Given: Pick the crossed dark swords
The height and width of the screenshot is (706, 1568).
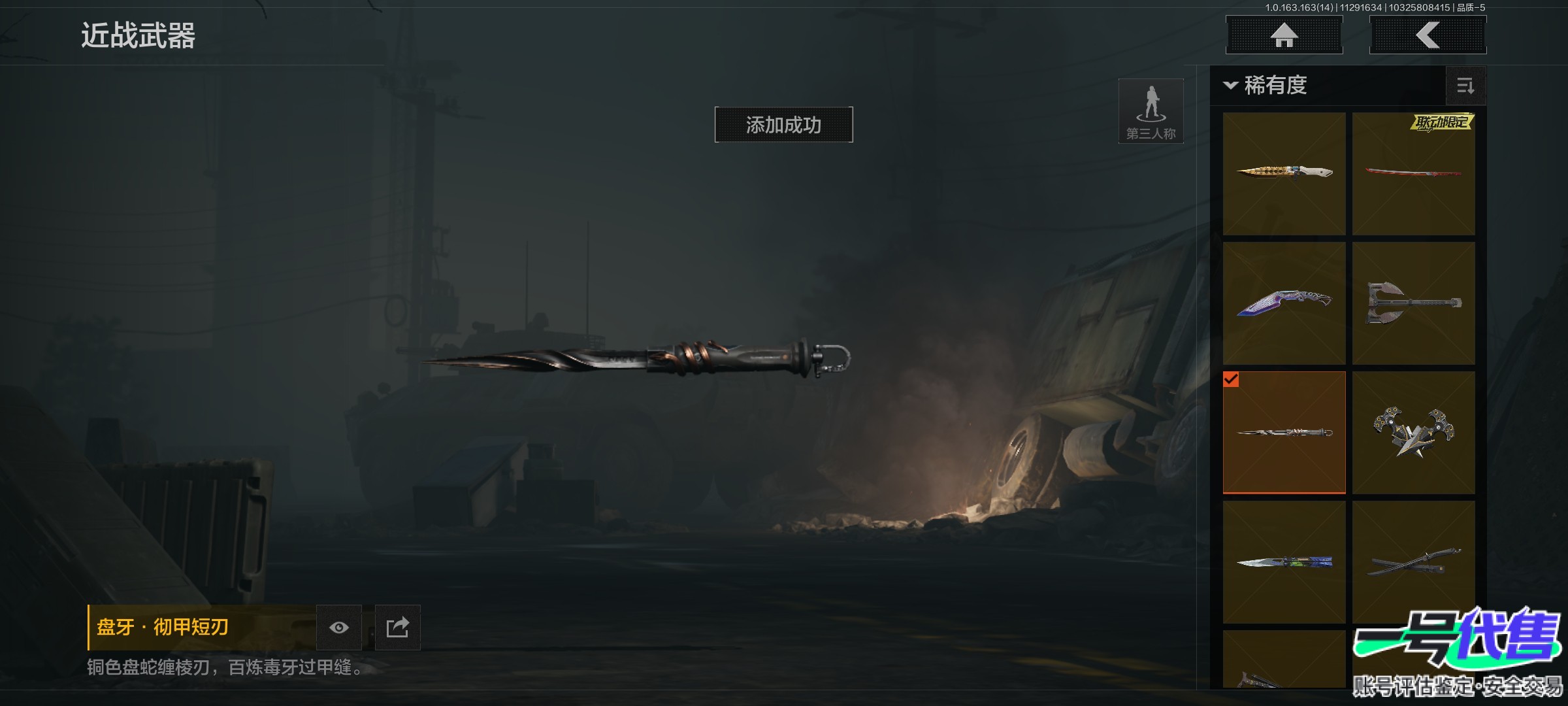Looking at the screenshot, I should (1413, 562).
